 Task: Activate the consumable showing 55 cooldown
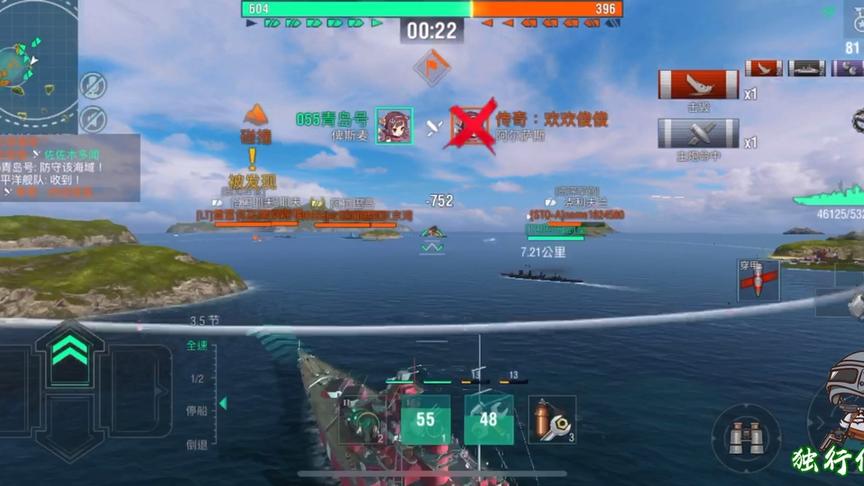pyautogui.click(x=426, y=419)
